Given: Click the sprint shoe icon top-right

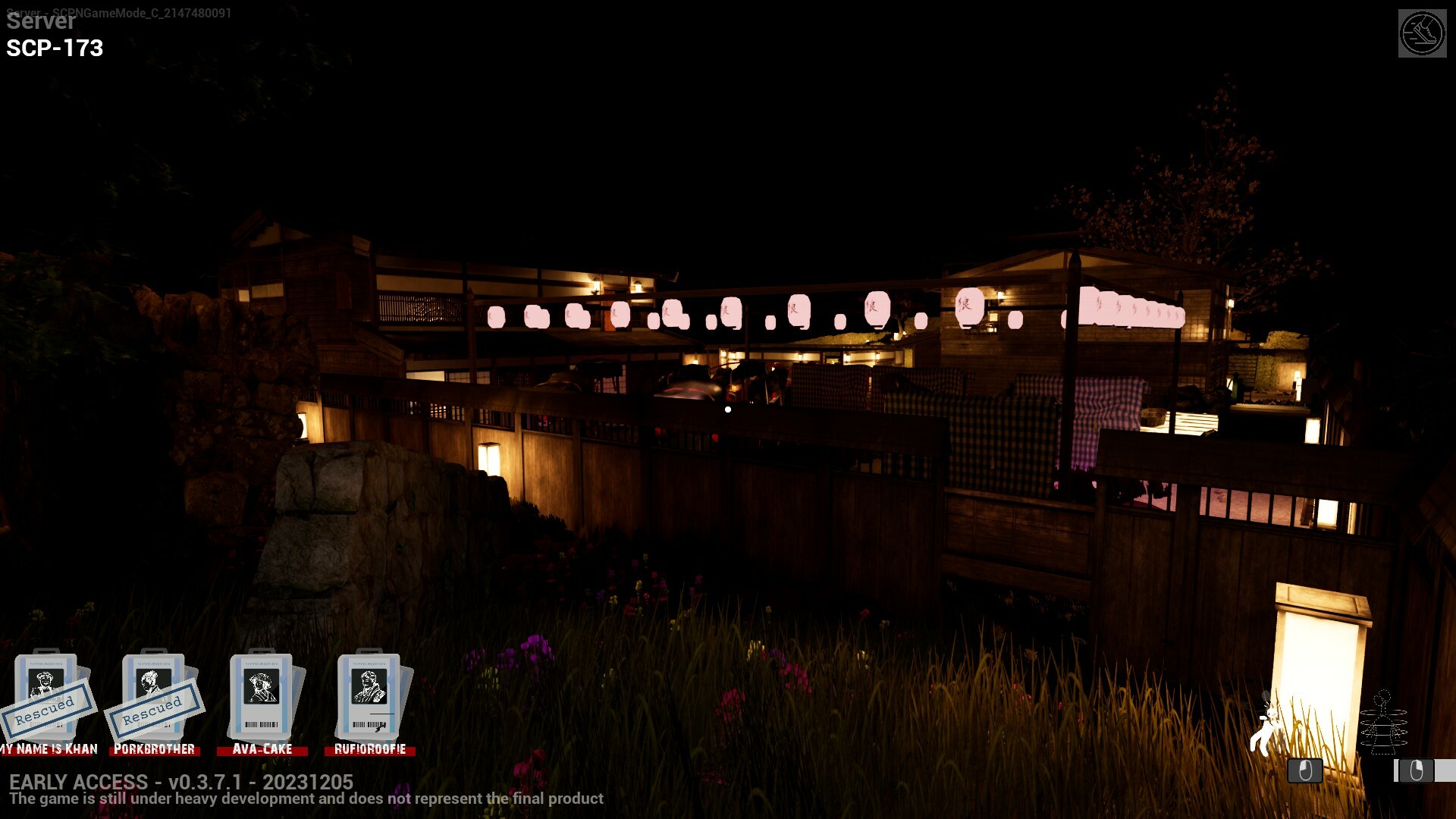Looking at the screenshot, I should [1424, 33].
